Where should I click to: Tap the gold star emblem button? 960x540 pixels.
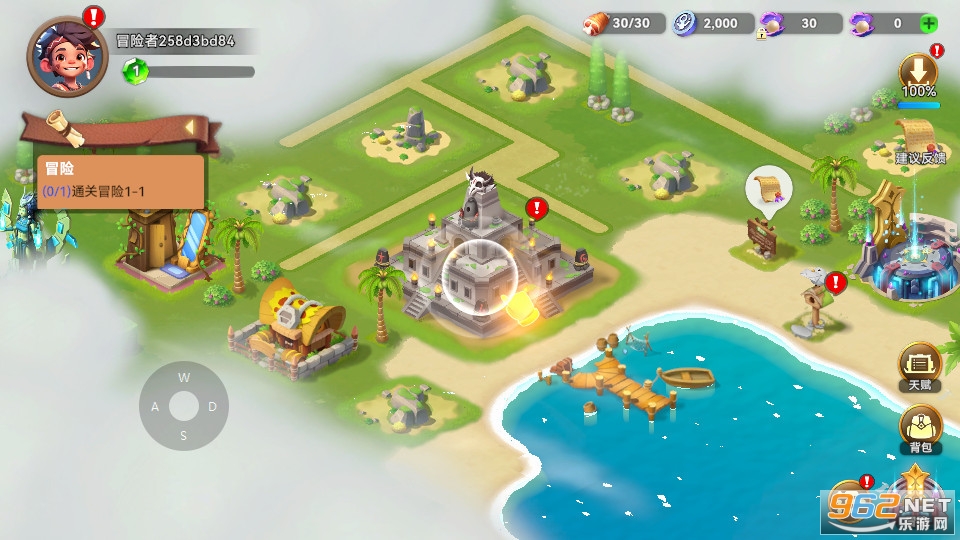pos(912,481)
